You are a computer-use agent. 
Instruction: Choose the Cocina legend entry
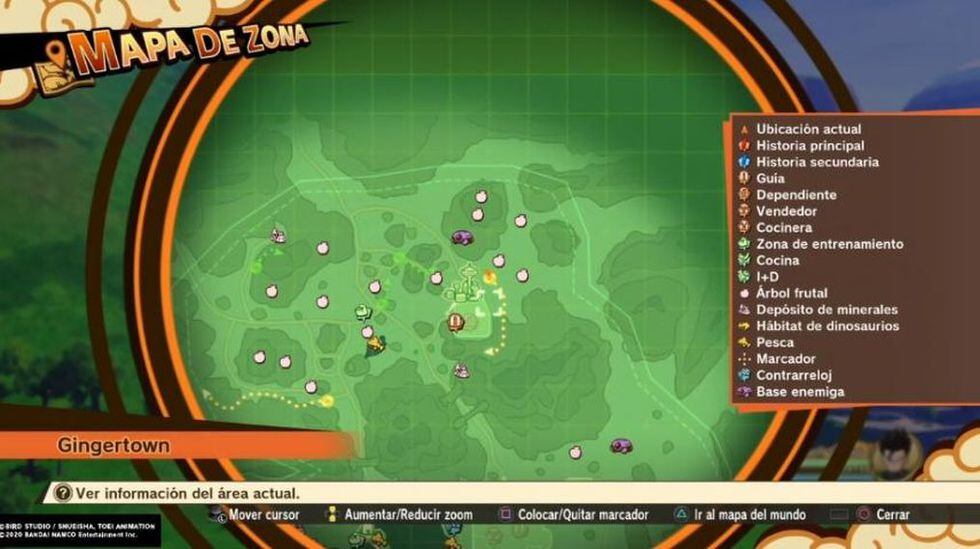(777, 261)
